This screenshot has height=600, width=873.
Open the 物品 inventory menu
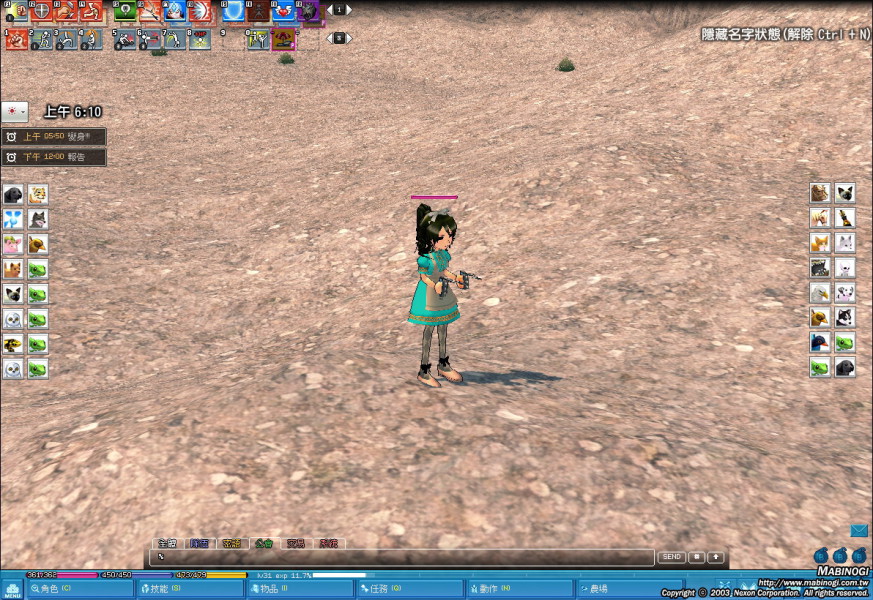(300, 589)
